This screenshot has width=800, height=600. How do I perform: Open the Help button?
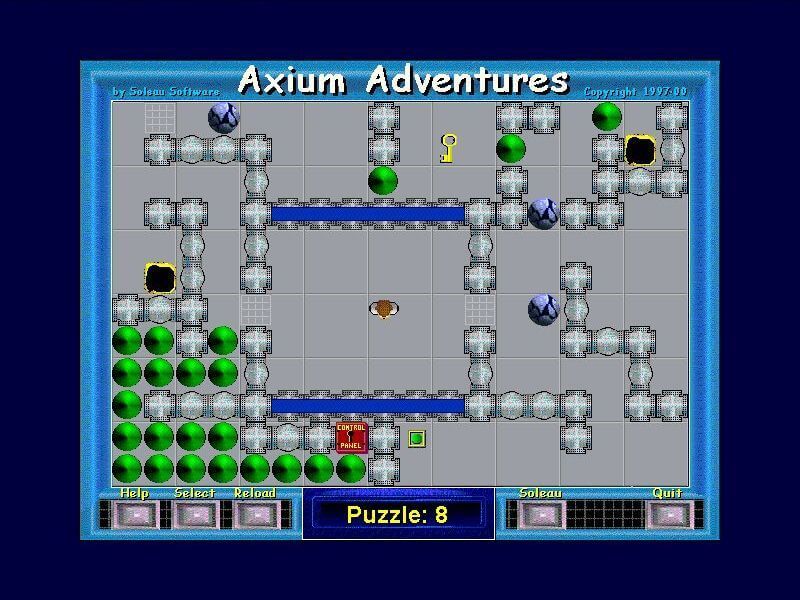pyautogui.click(x=133, y=514)
